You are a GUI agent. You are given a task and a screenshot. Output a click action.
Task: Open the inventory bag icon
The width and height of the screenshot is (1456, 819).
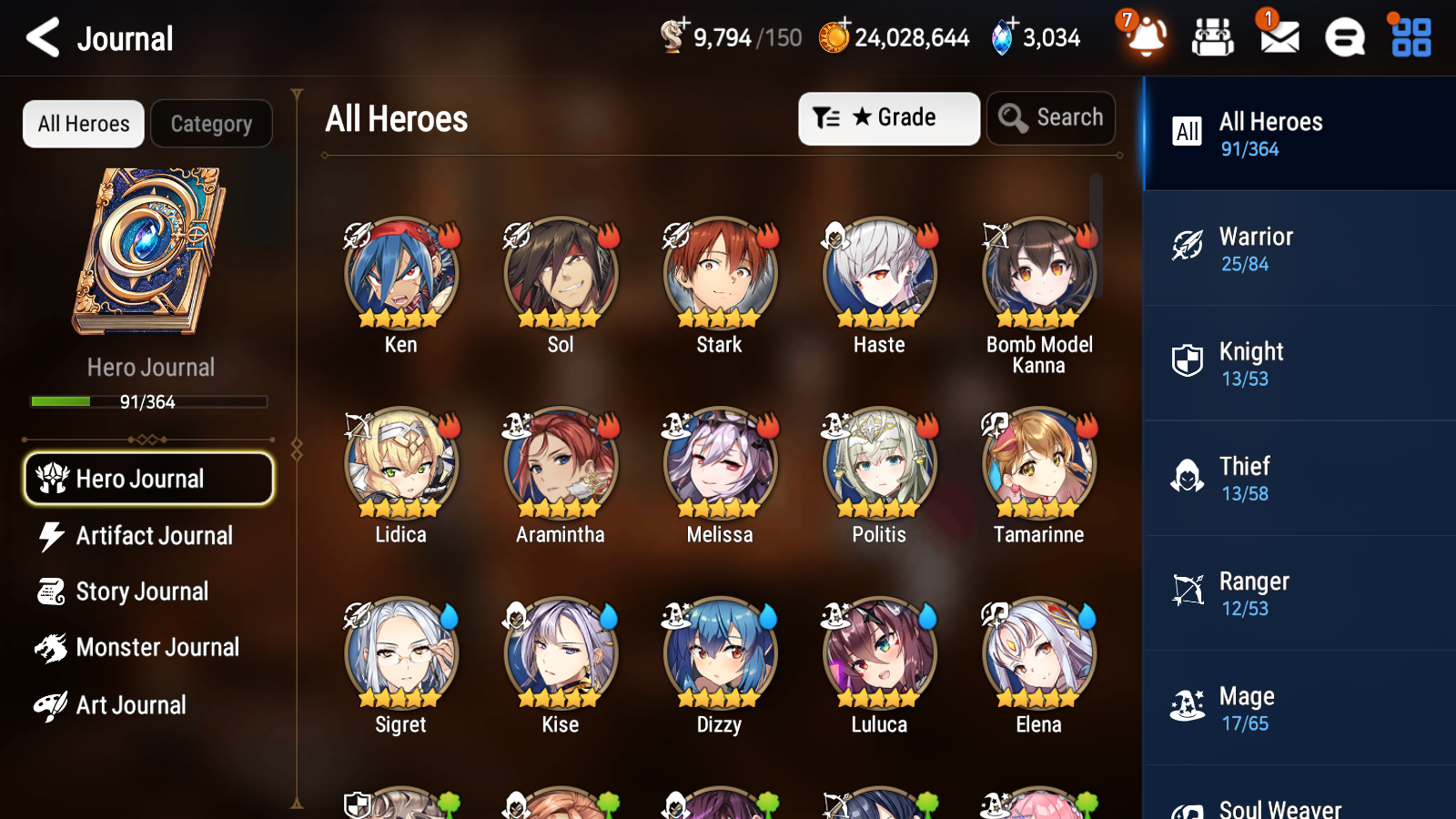click(1213, 38)
